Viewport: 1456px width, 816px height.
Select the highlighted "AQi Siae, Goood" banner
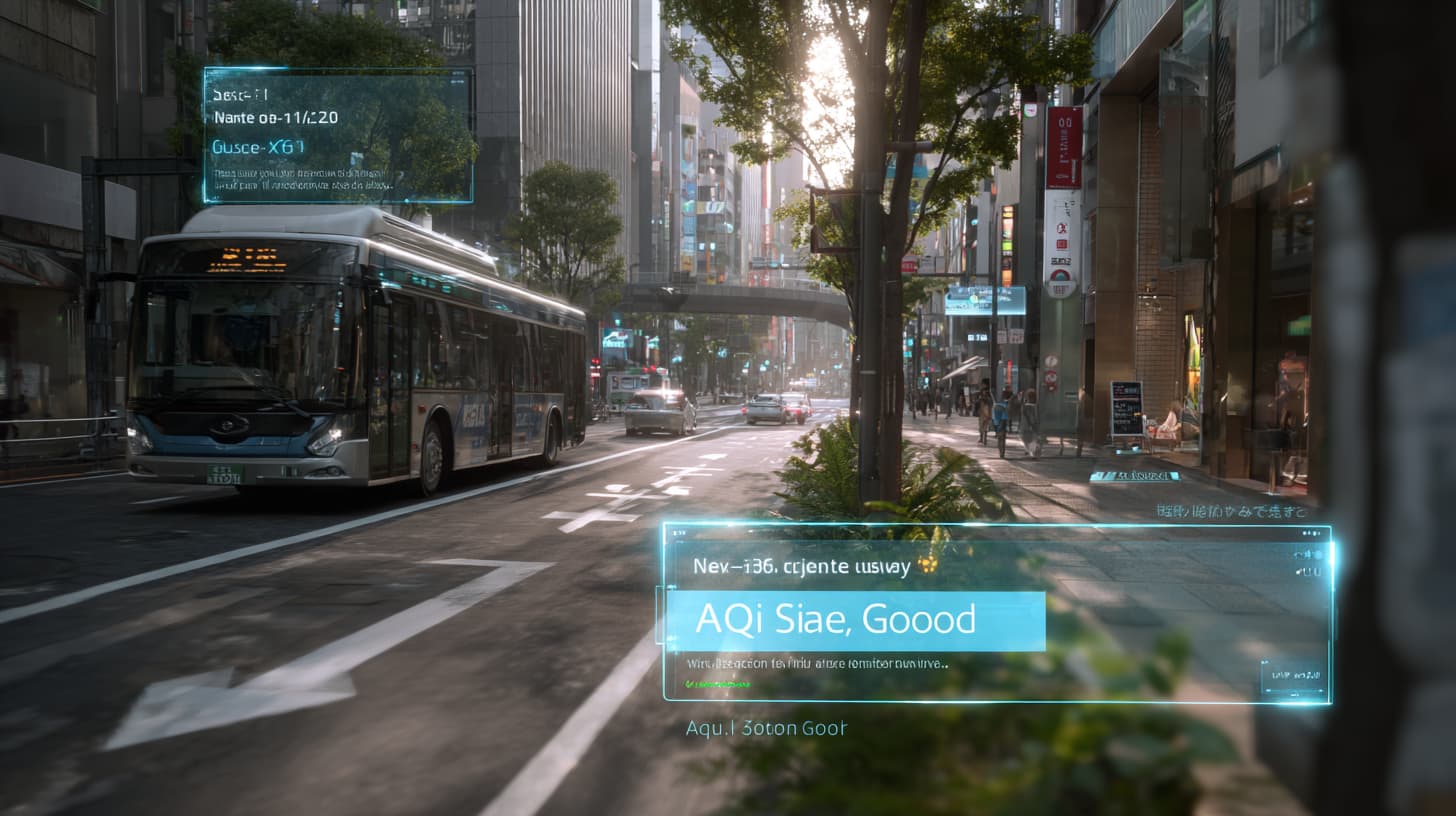pyautogui.click(x=855, y=621)
